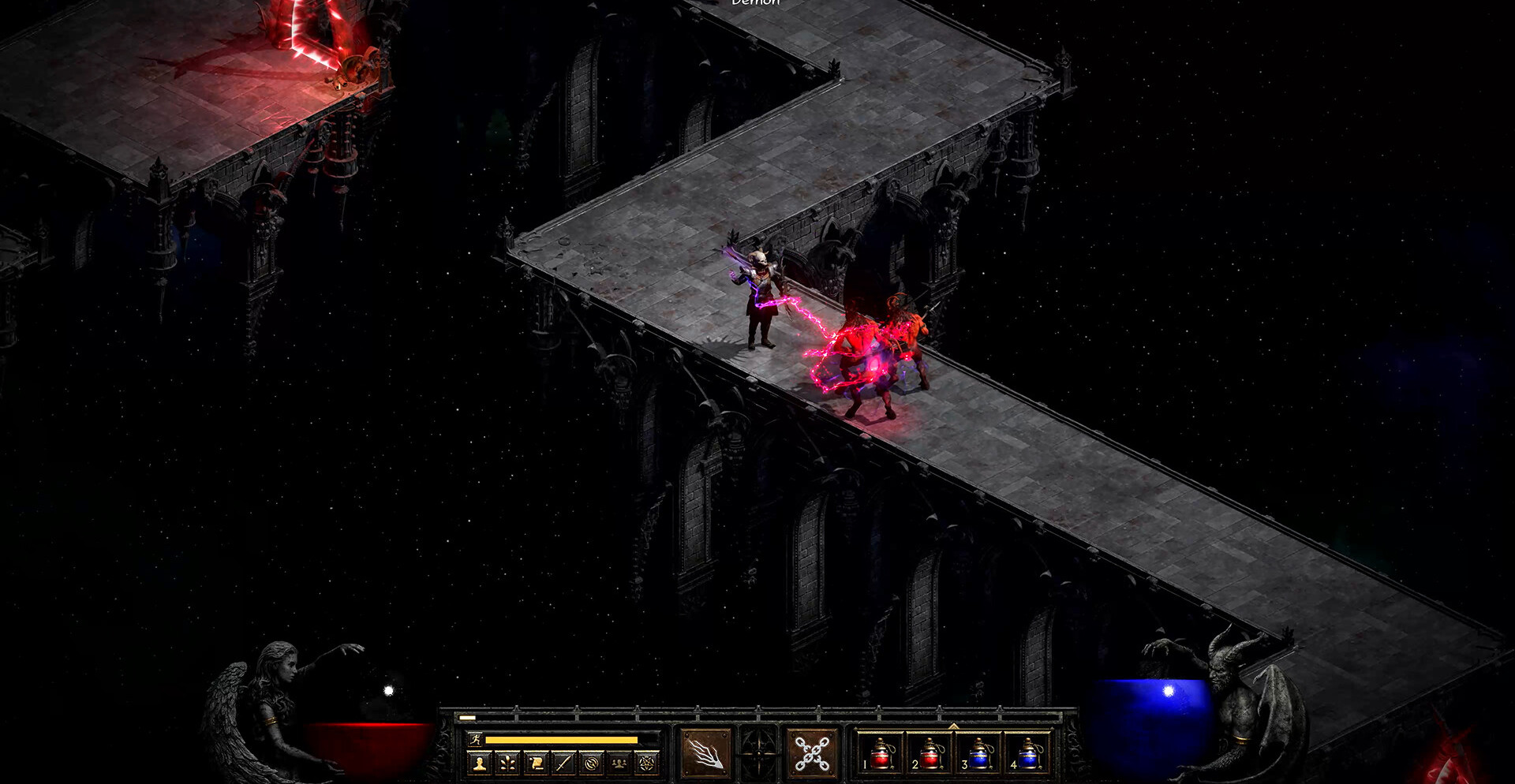Open the quest log scroll icon
1515x784 pixels.
coord(535,763)
